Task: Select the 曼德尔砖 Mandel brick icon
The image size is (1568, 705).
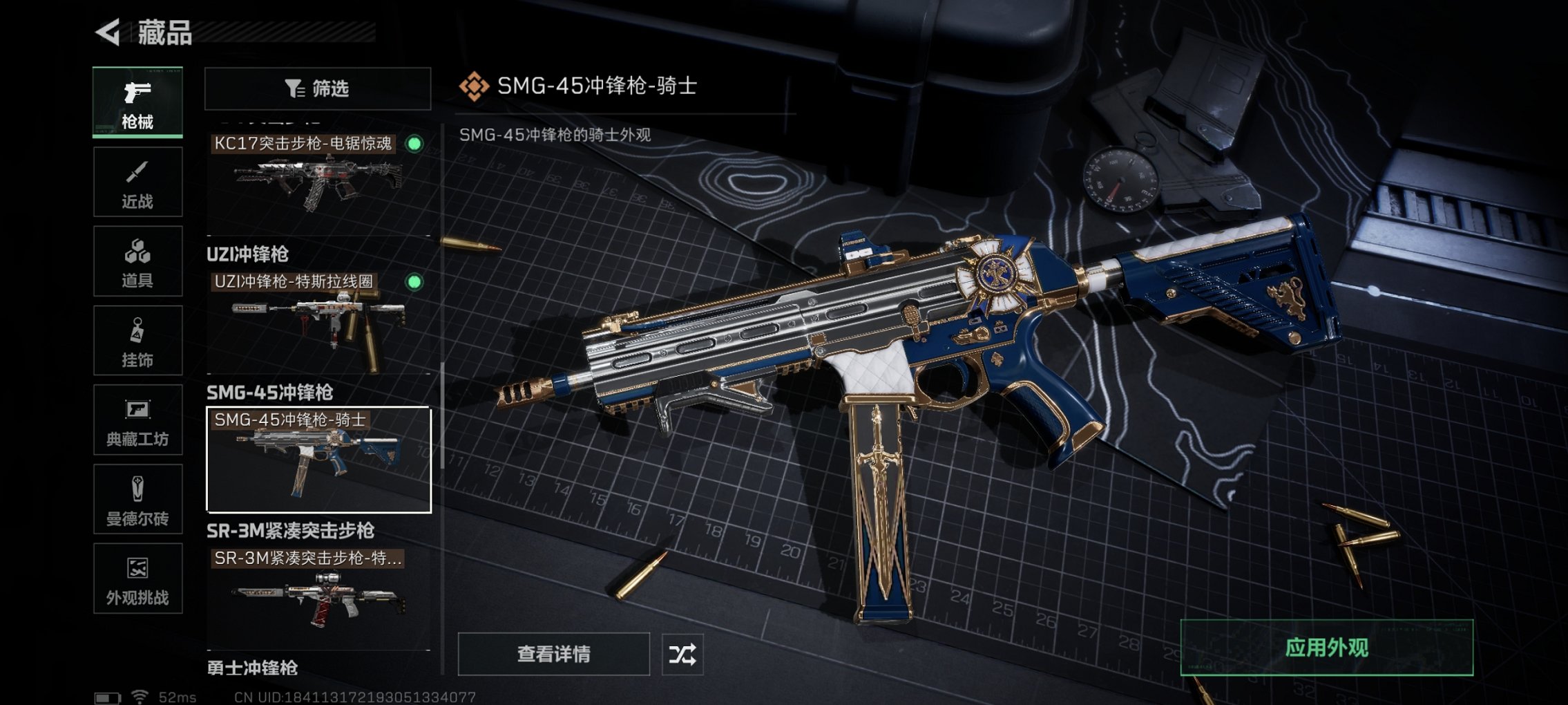Action: [137, 499]
